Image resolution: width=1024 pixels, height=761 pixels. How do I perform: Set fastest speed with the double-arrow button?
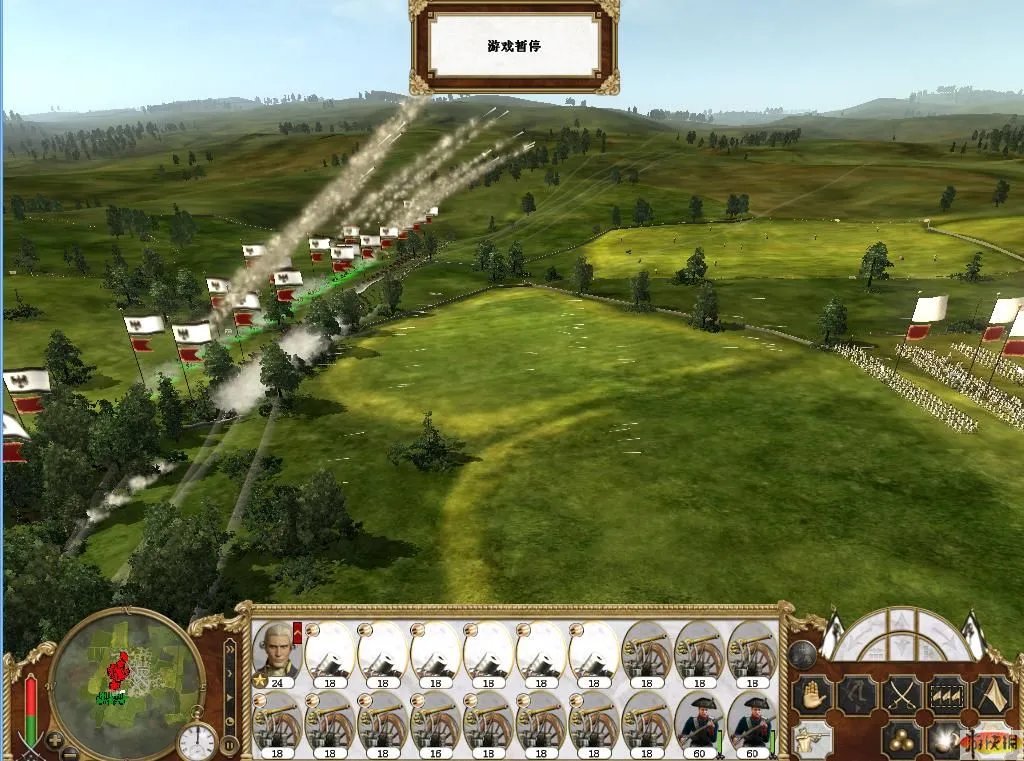(230, 651)
